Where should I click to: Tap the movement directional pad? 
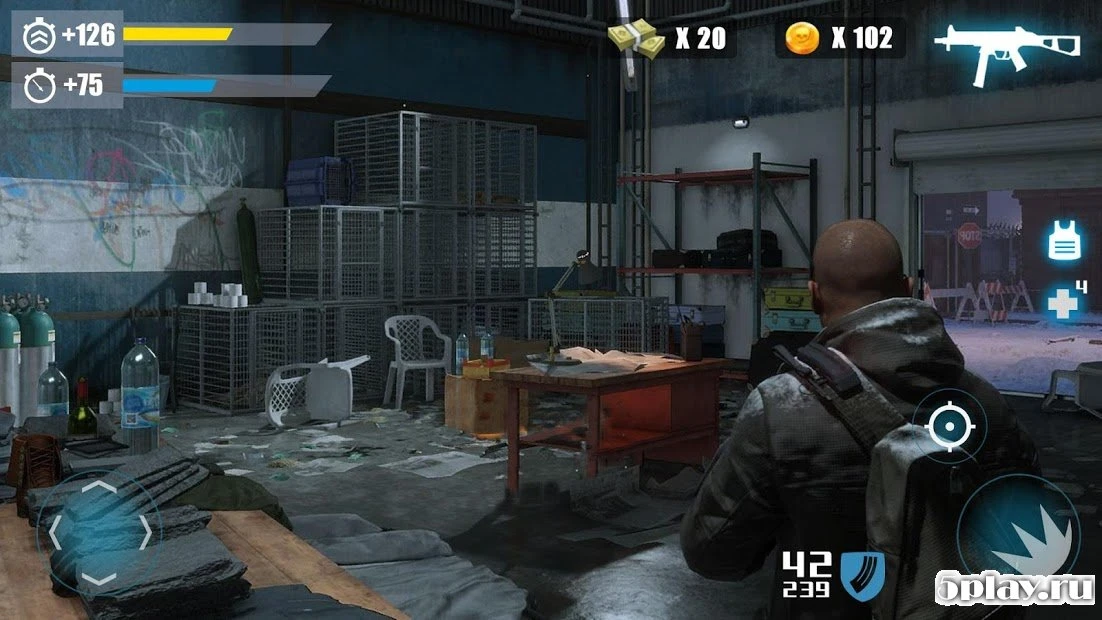tap(99, 533)
